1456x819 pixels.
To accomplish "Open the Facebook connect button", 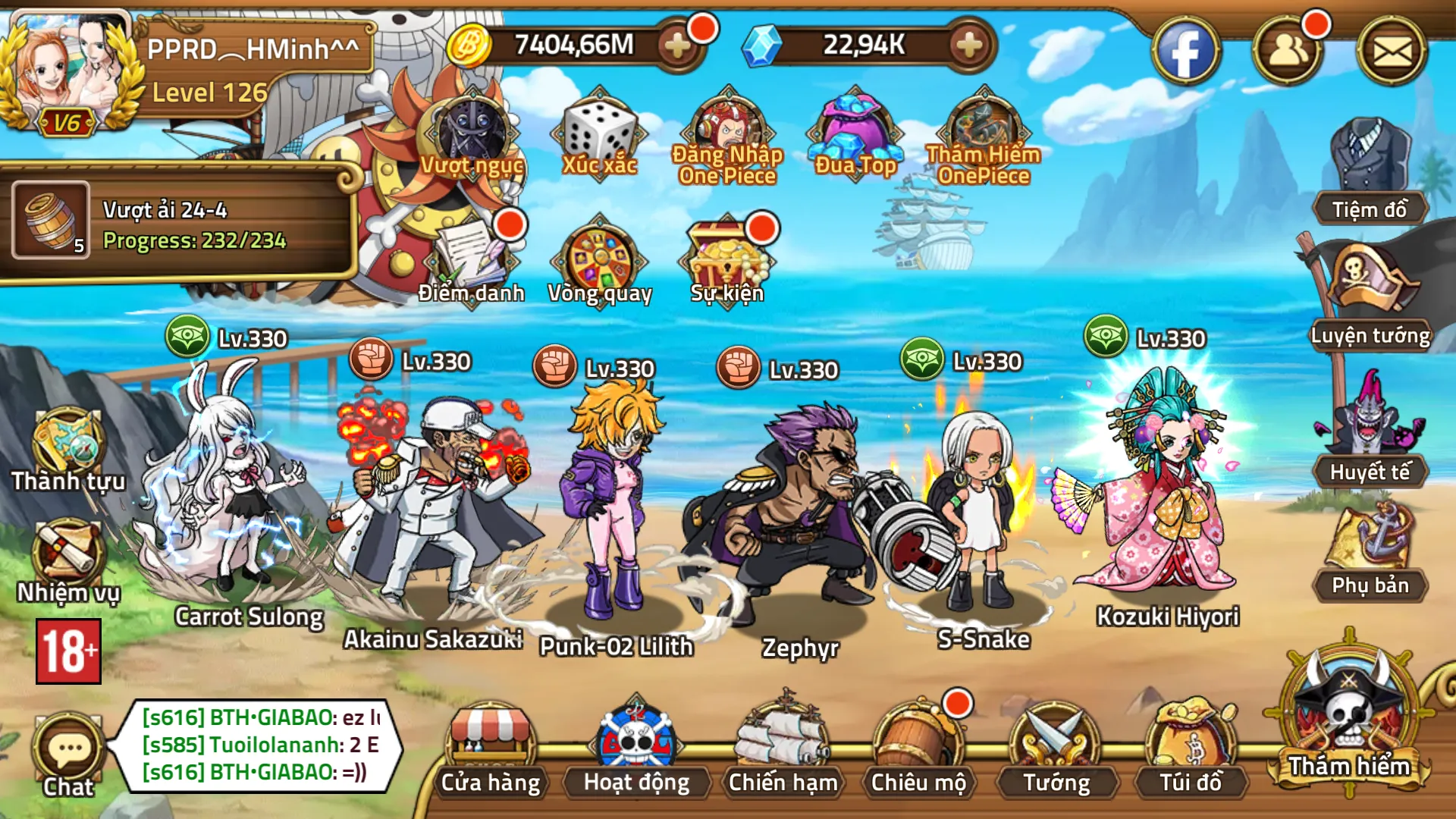I will point(1189,49).
